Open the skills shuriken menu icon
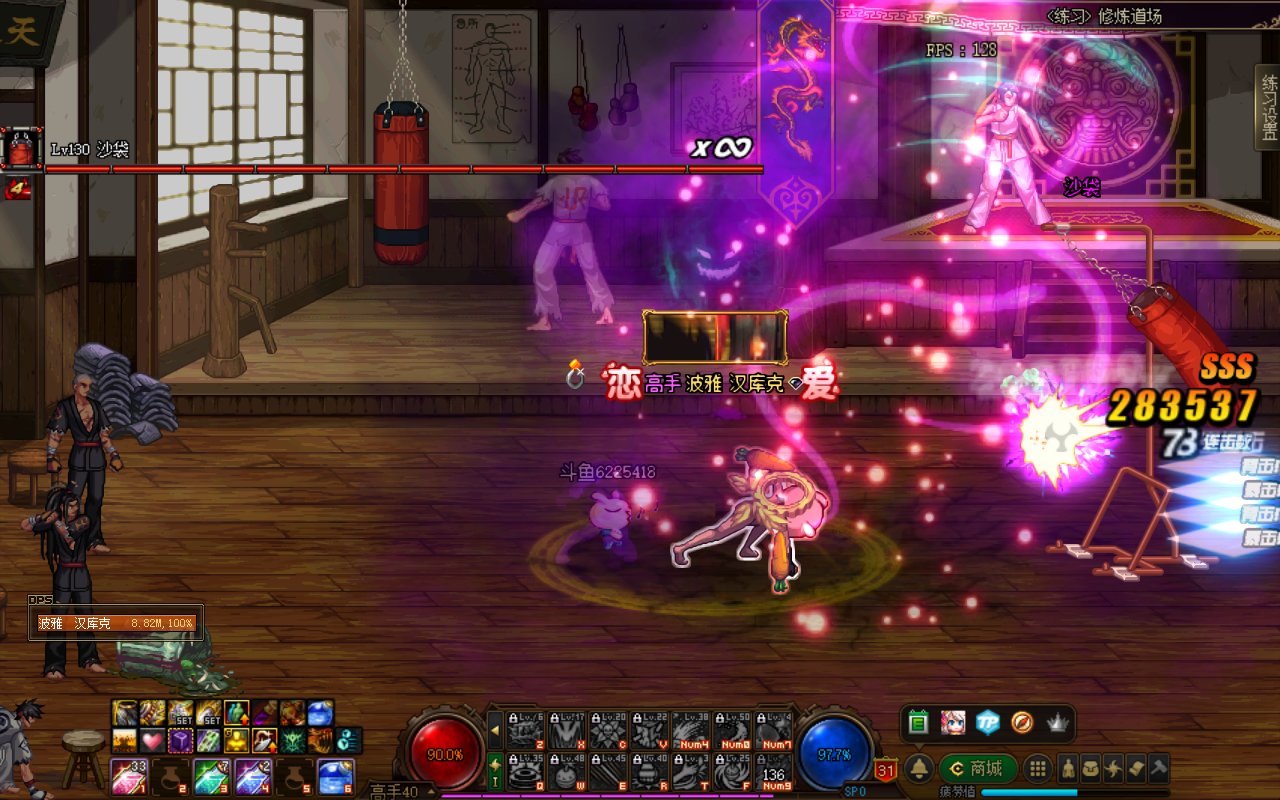This screenshot has width=1280, height=800. coord(1113,767)
